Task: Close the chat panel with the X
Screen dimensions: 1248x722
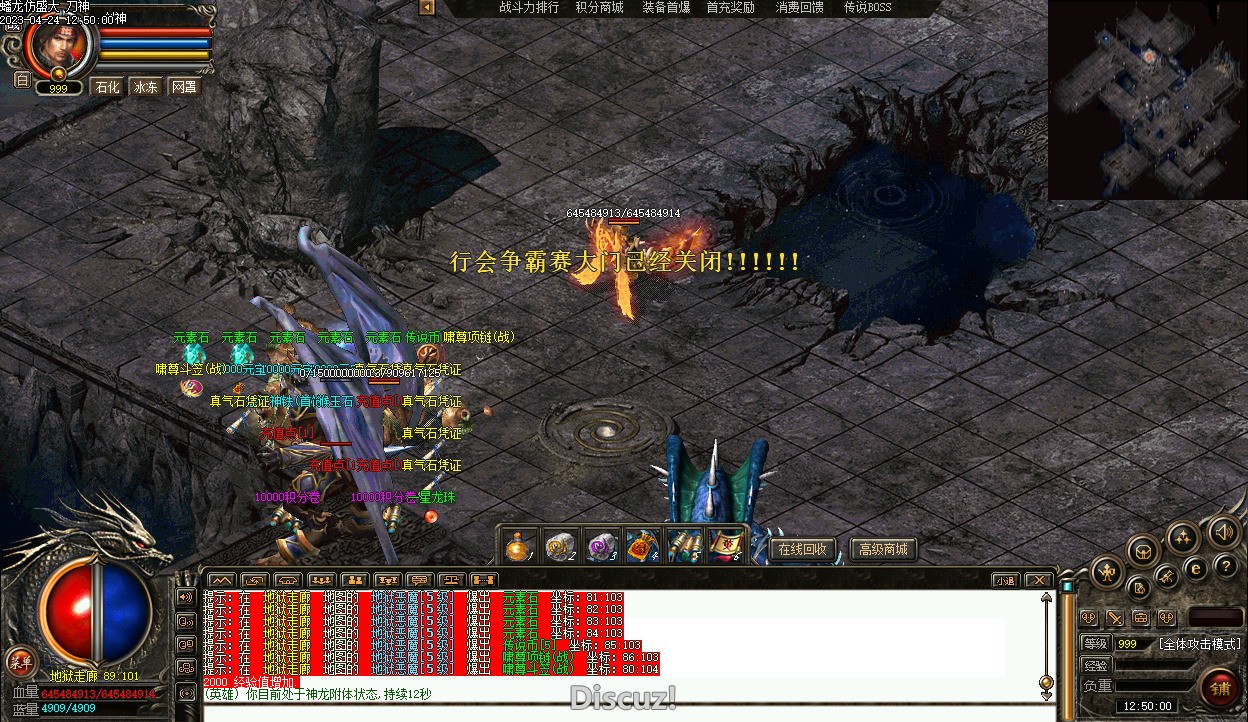Action: (x=1039, y=580)
